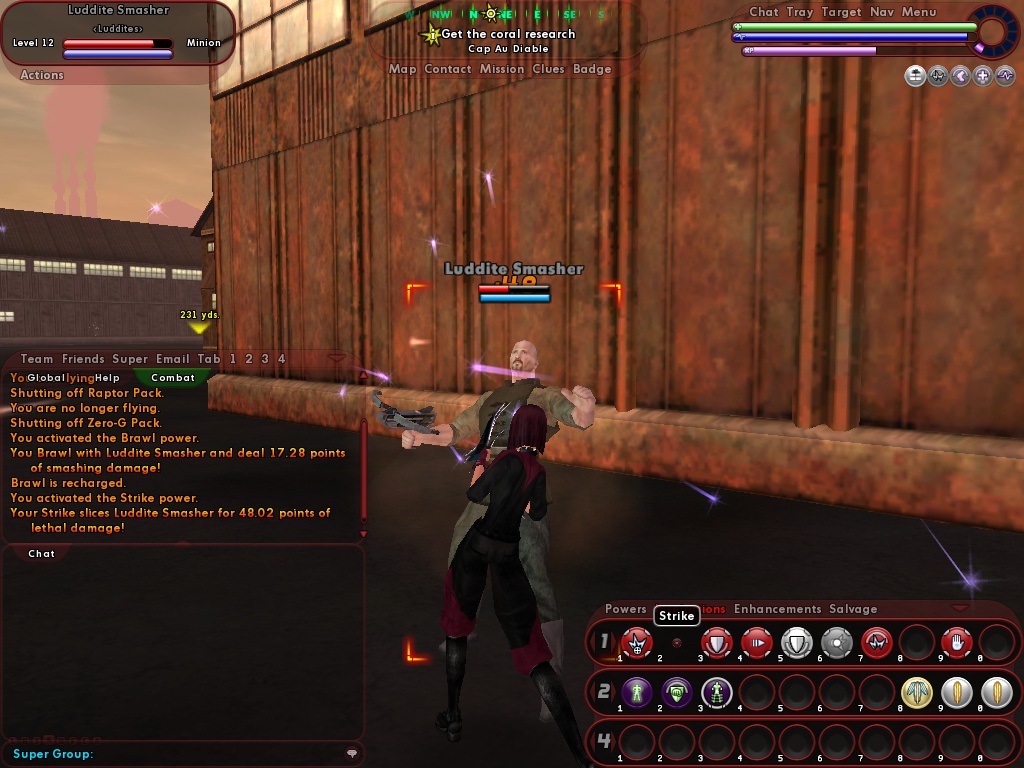Open the Clues window
This screenshot has width=1024, height=768.
tap(548, 69)
